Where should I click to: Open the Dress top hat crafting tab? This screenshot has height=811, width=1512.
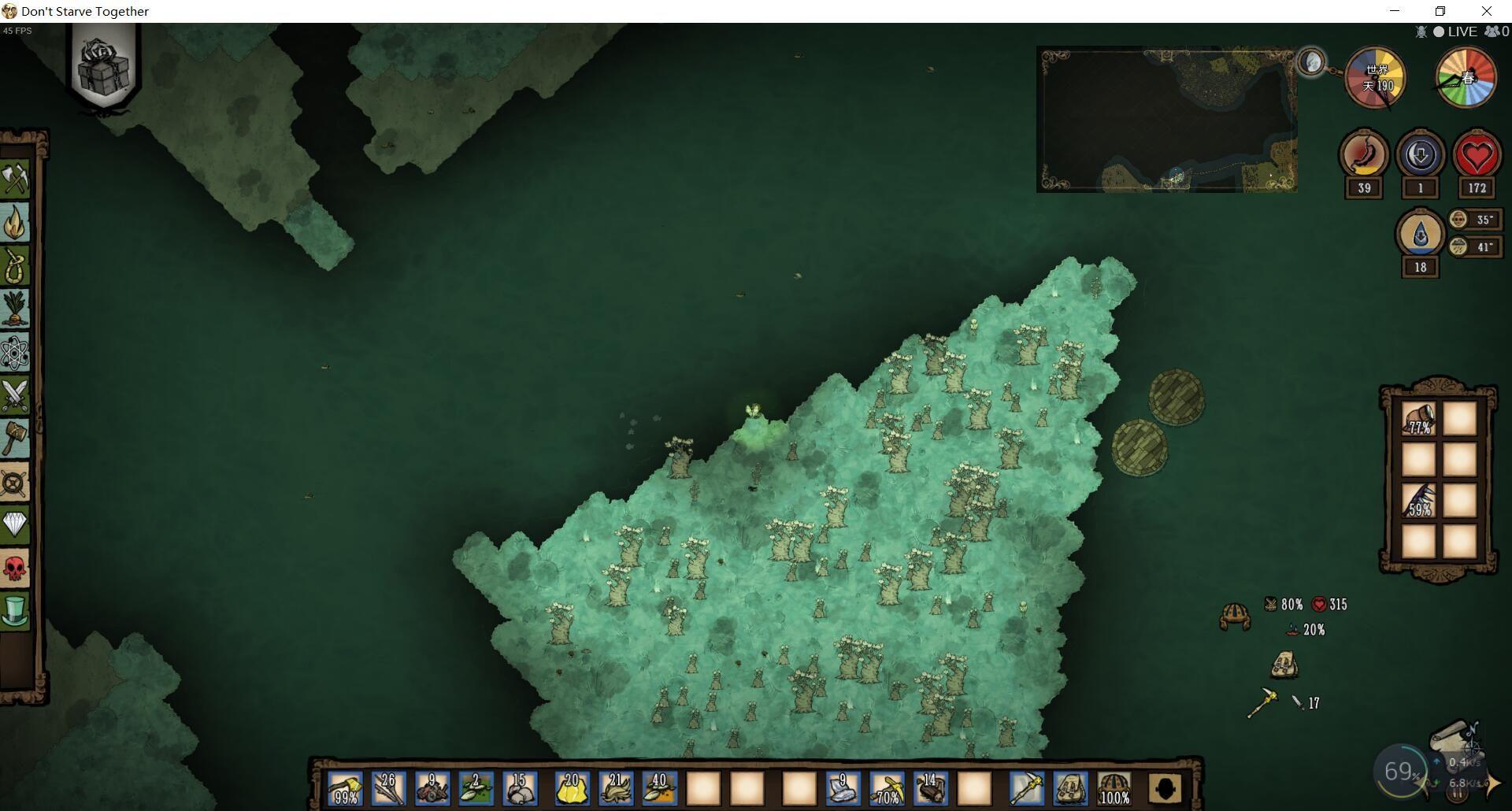[x=16, y=611]
